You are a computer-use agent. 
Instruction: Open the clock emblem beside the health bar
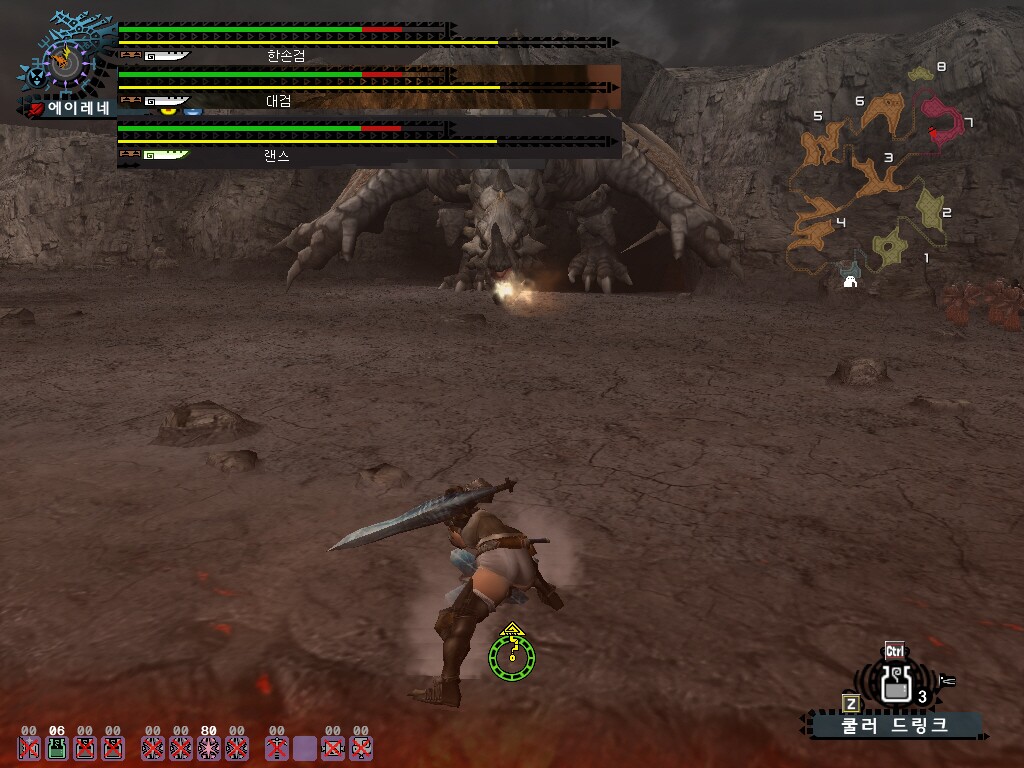[65, 64]
